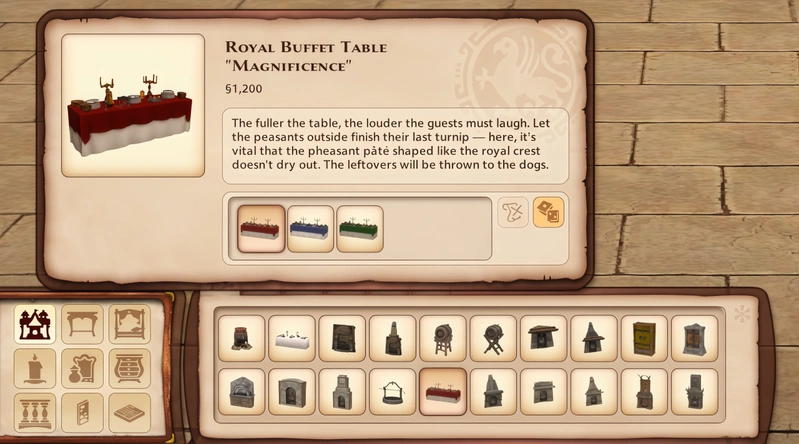
Task: Choose the green cabinet item
Action: tap(644, 339)
